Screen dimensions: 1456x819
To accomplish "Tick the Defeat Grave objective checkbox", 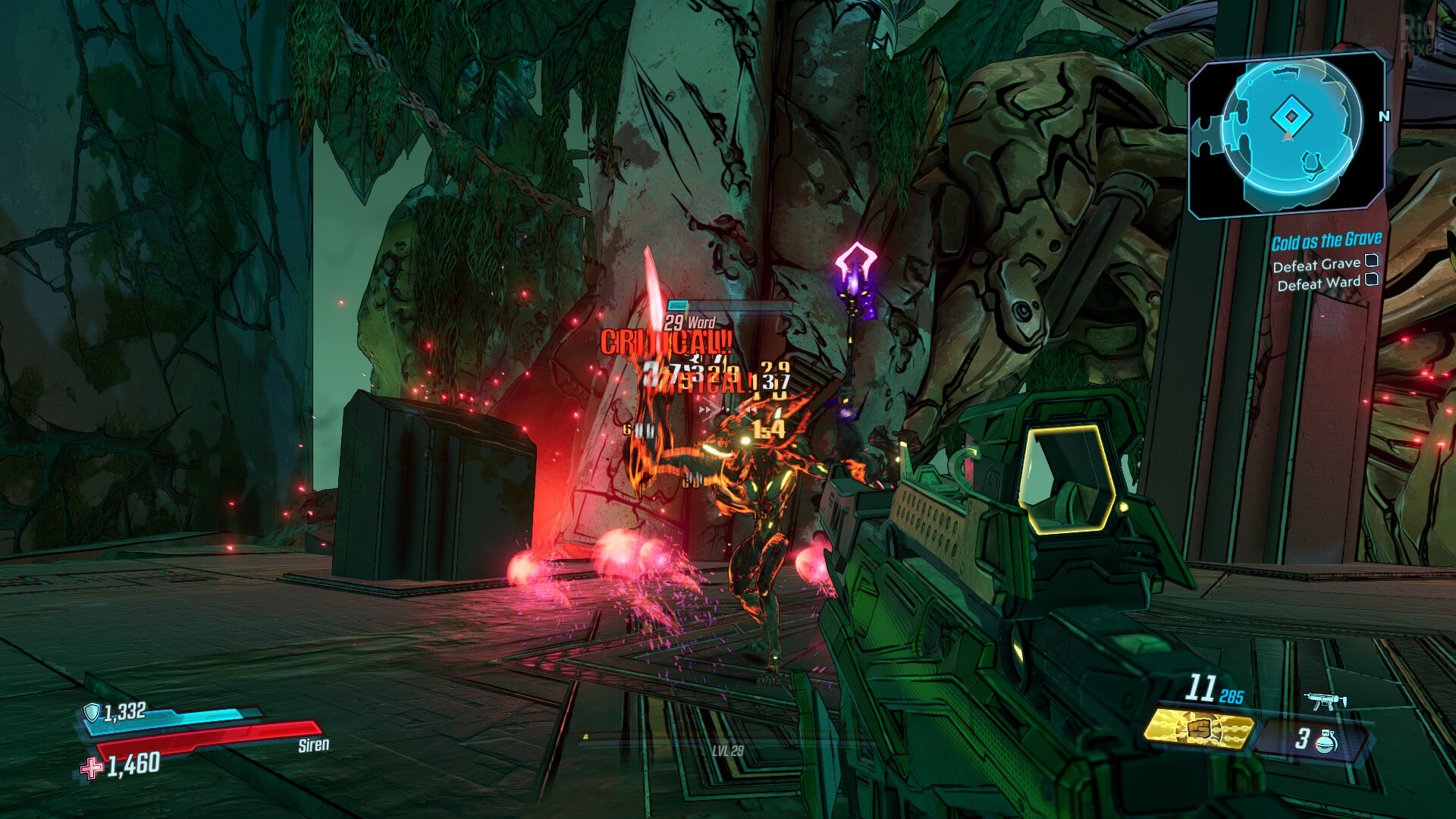I will [1372, 261].
